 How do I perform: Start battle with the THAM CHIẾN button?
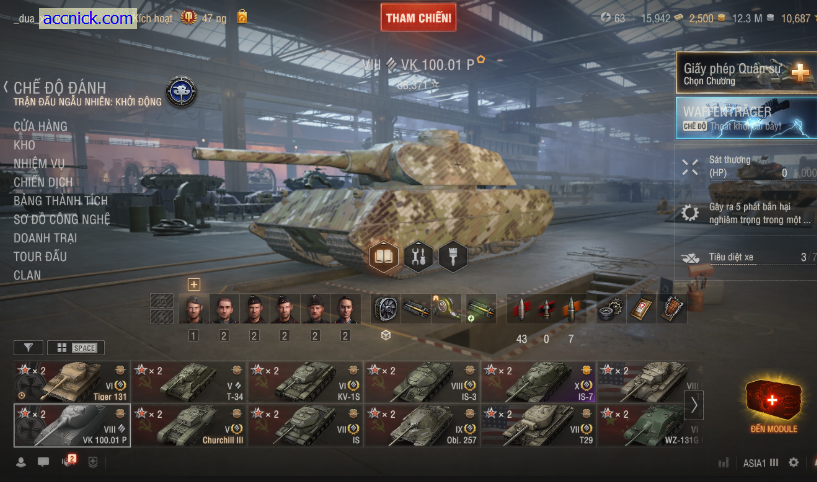(418, 17)
